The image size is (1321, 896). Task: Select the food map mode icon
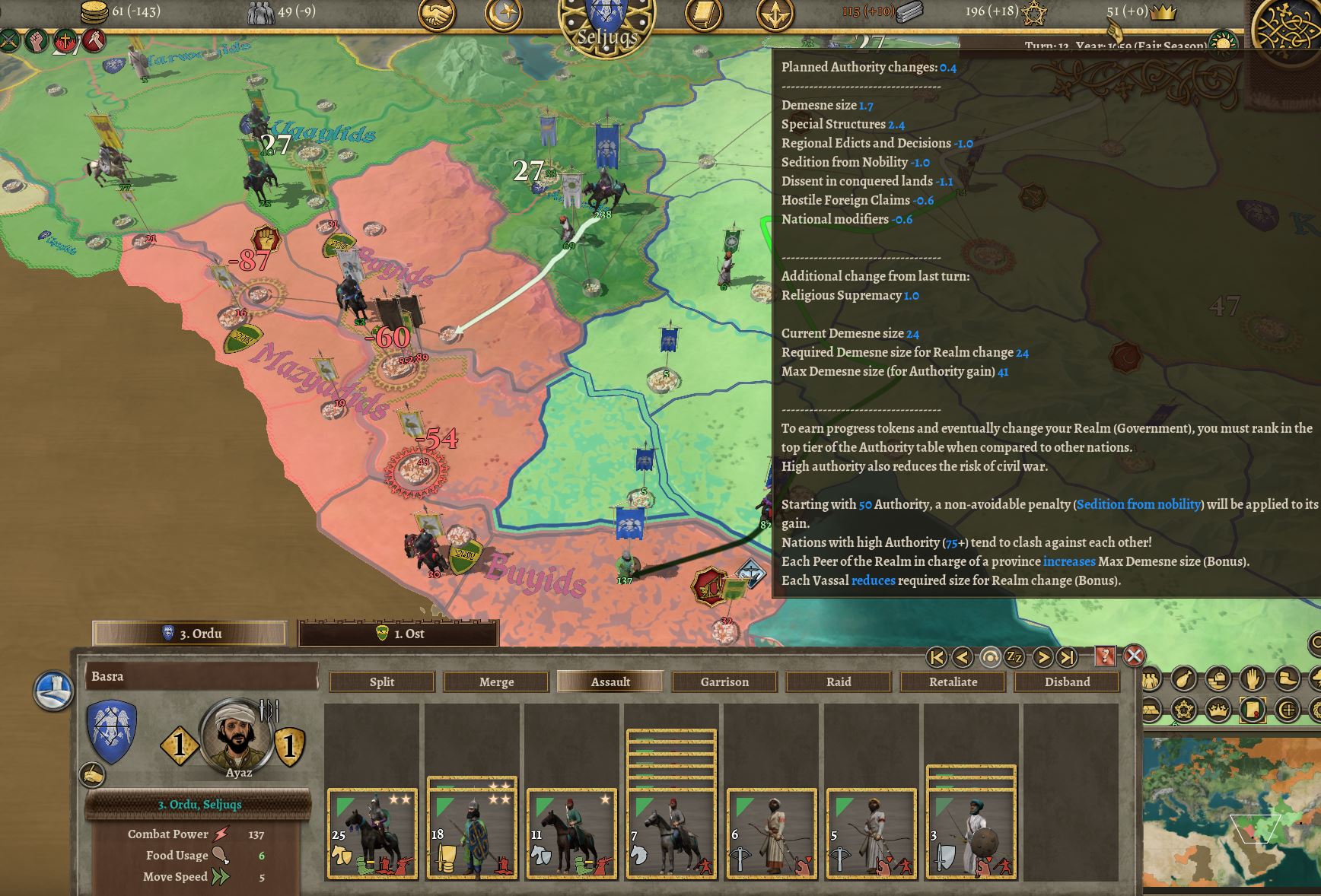pyautogui.click(x=1184, y=678)
